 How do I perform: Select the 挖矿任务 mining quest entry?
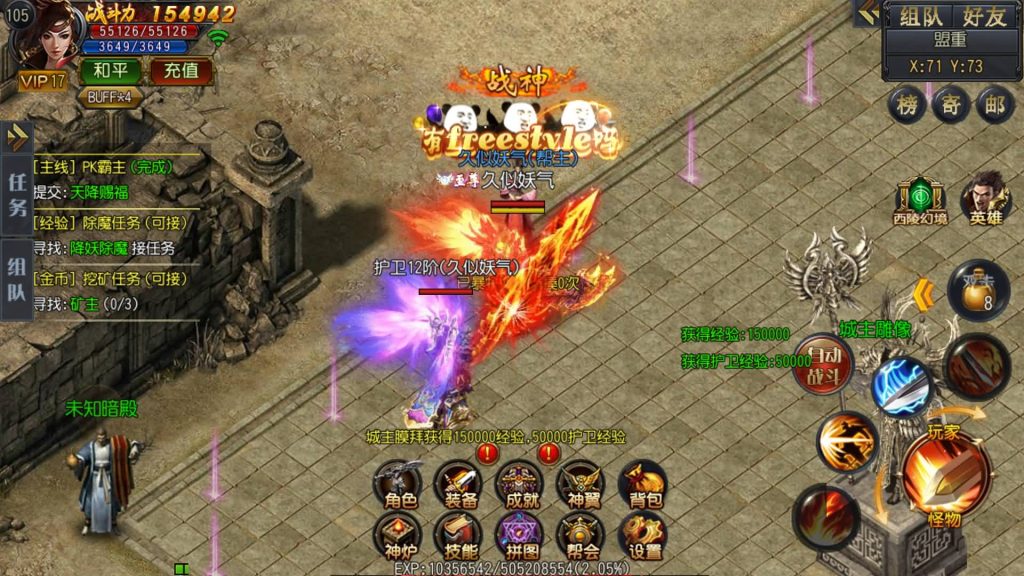point(110,279)
